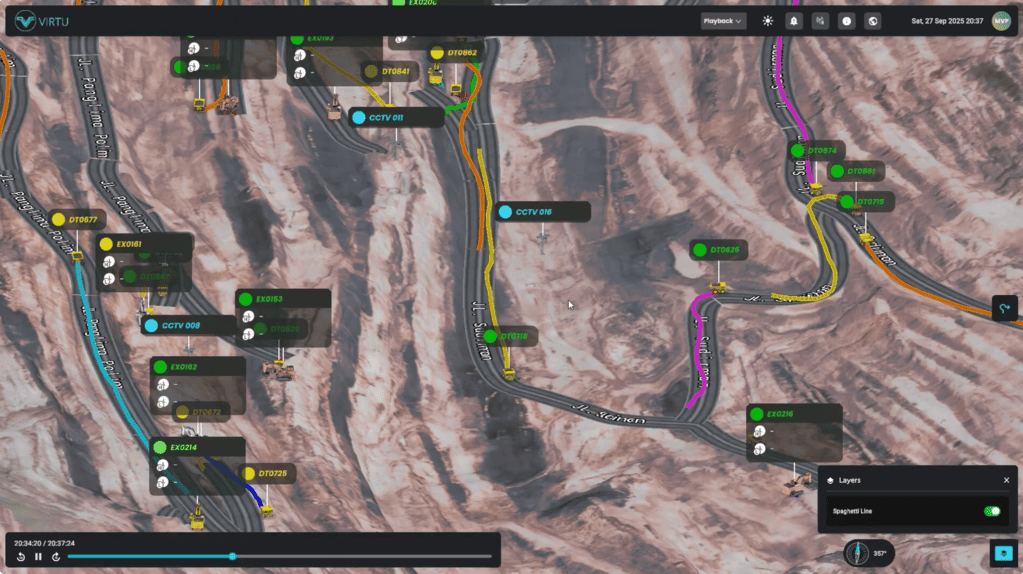
Task: Skip forward with the forward-skip button
Action: click(x=56, y=557)
